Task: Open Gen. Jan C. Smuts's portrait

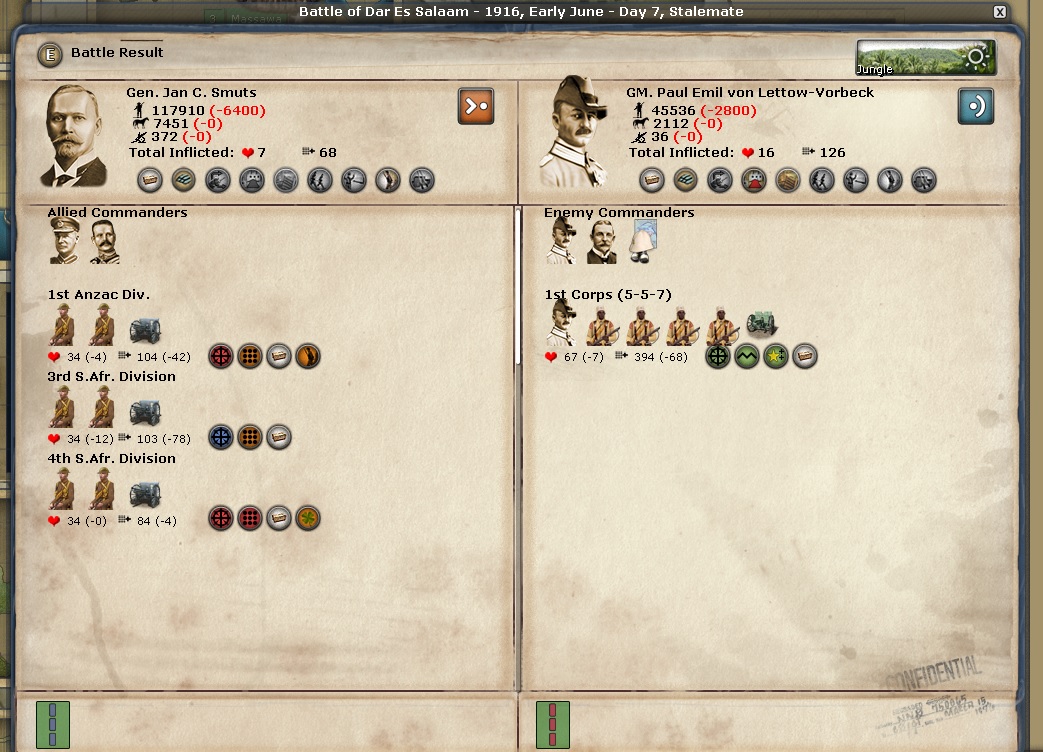Action: (75, 136)
